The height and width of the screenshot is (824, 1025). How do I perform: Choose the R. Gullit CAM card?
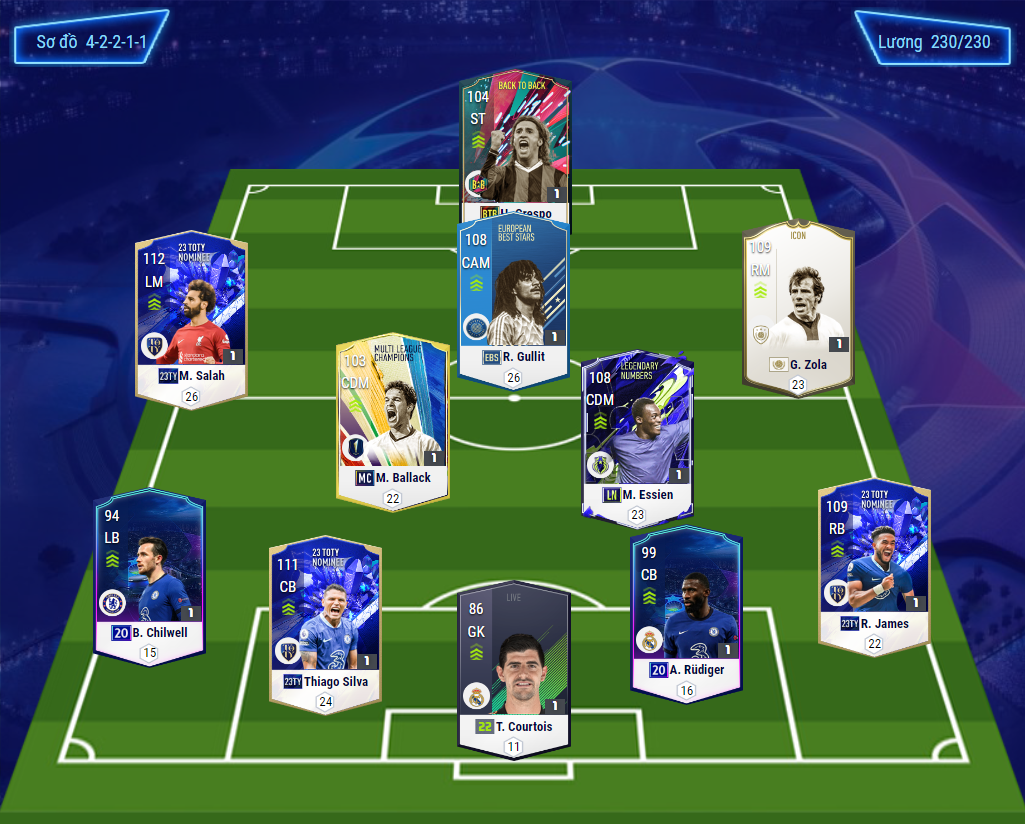513,295
